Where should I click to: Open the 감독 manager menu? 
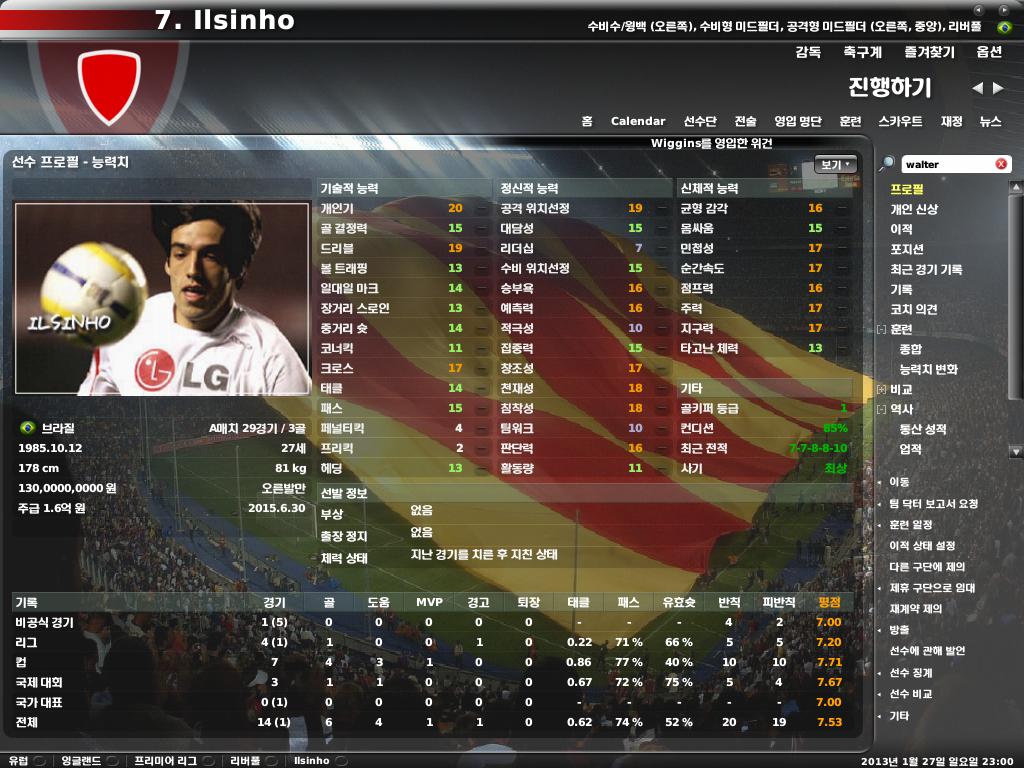click(808, 52)
